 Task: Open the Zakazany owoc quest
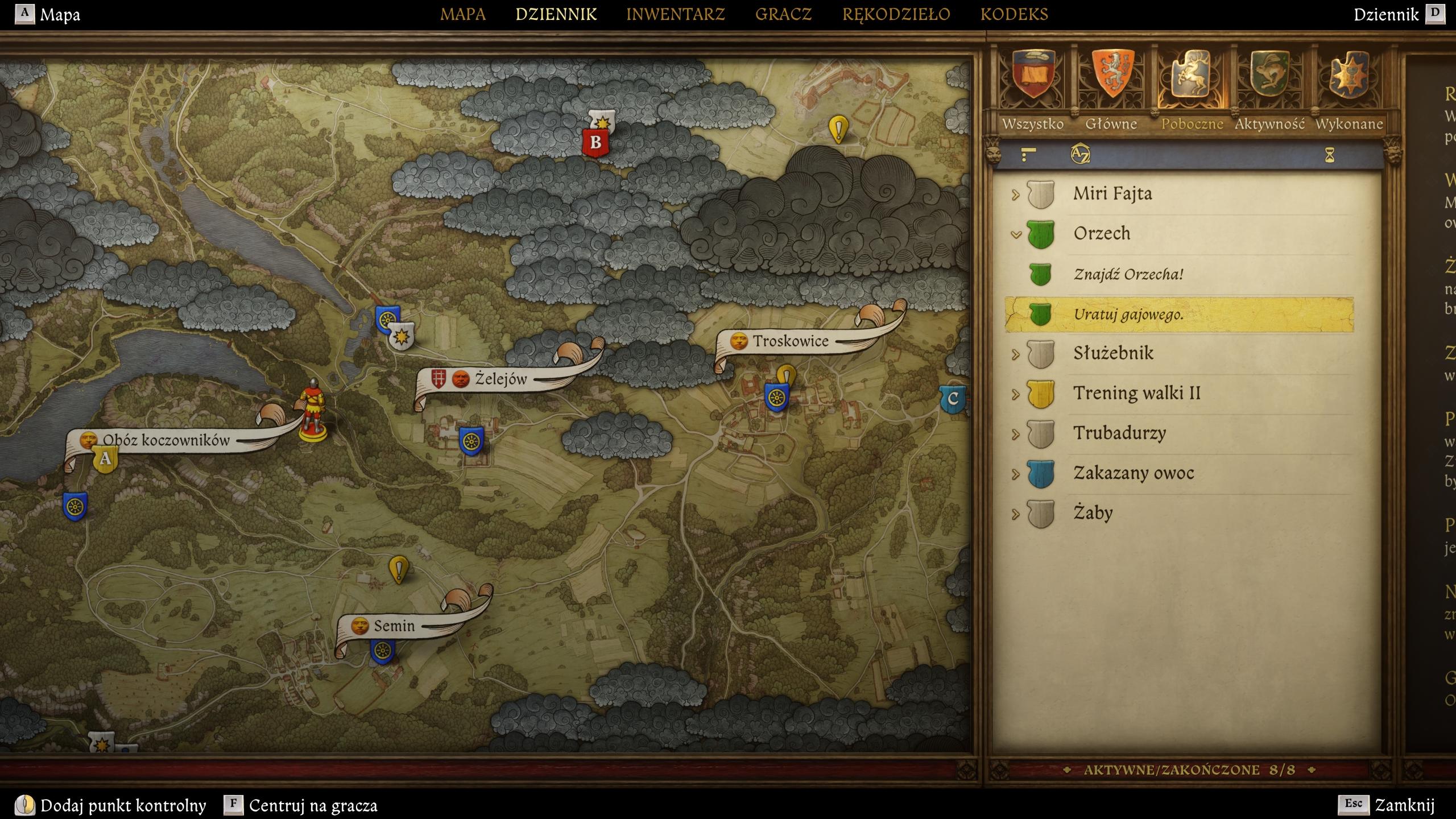click(1133, 473)
